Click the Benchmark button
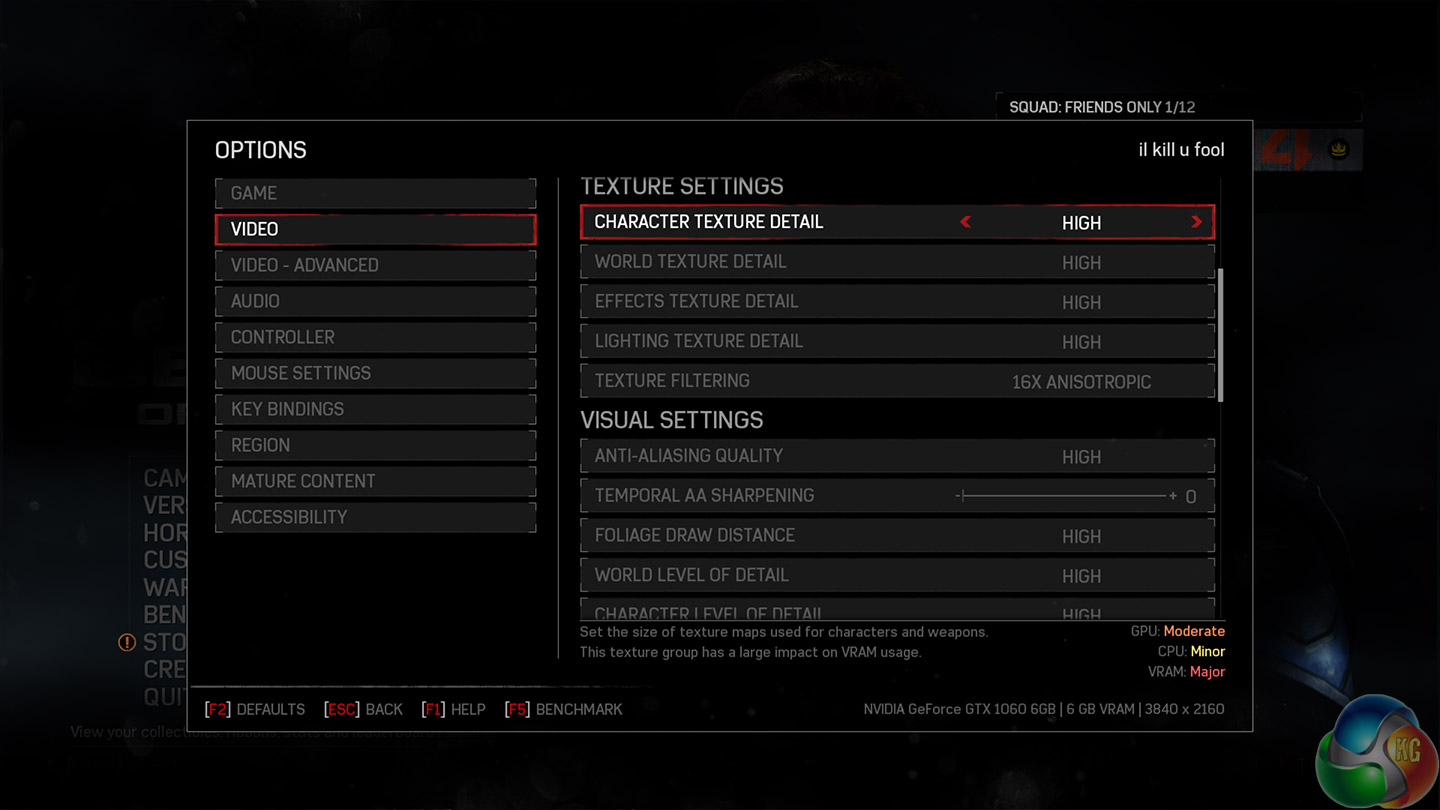Viewport: 1440px width, 810px height. (x=566, y=710)
